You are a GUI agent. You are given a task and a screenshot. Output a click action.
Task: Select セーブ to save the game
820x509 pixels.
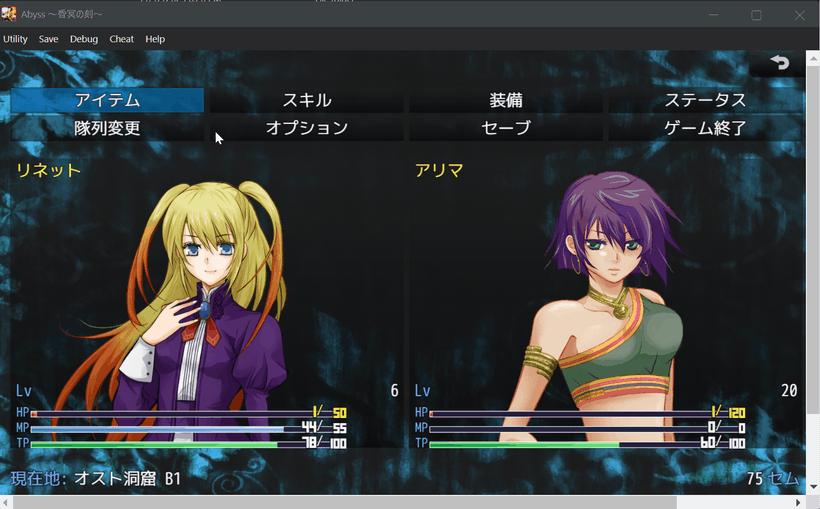coord(506,128)
